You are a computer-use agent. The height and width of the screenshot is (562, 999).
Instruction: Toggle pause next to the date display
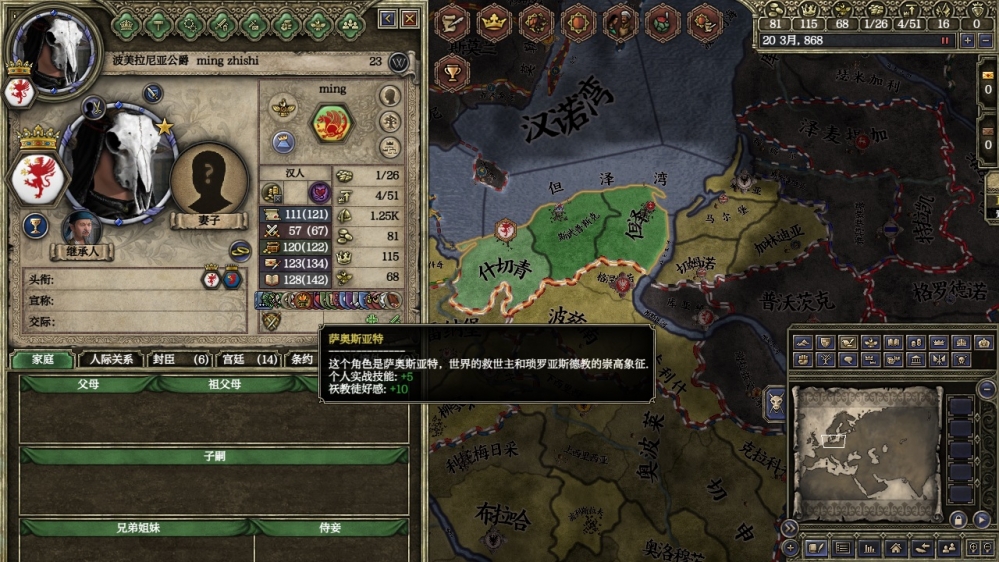(943, 41)
